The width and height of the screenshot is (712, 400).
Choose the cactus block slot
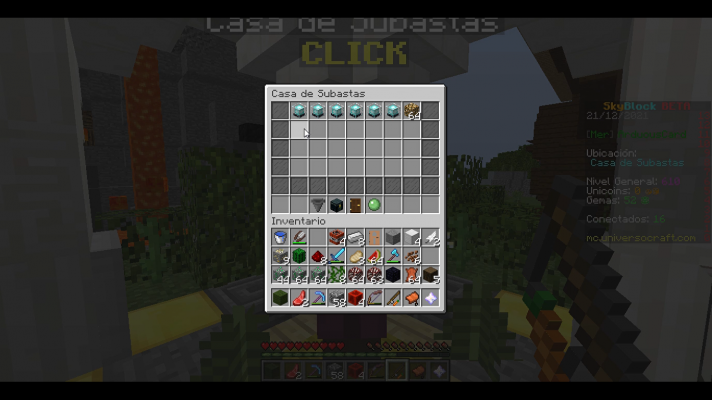point(299,255)
